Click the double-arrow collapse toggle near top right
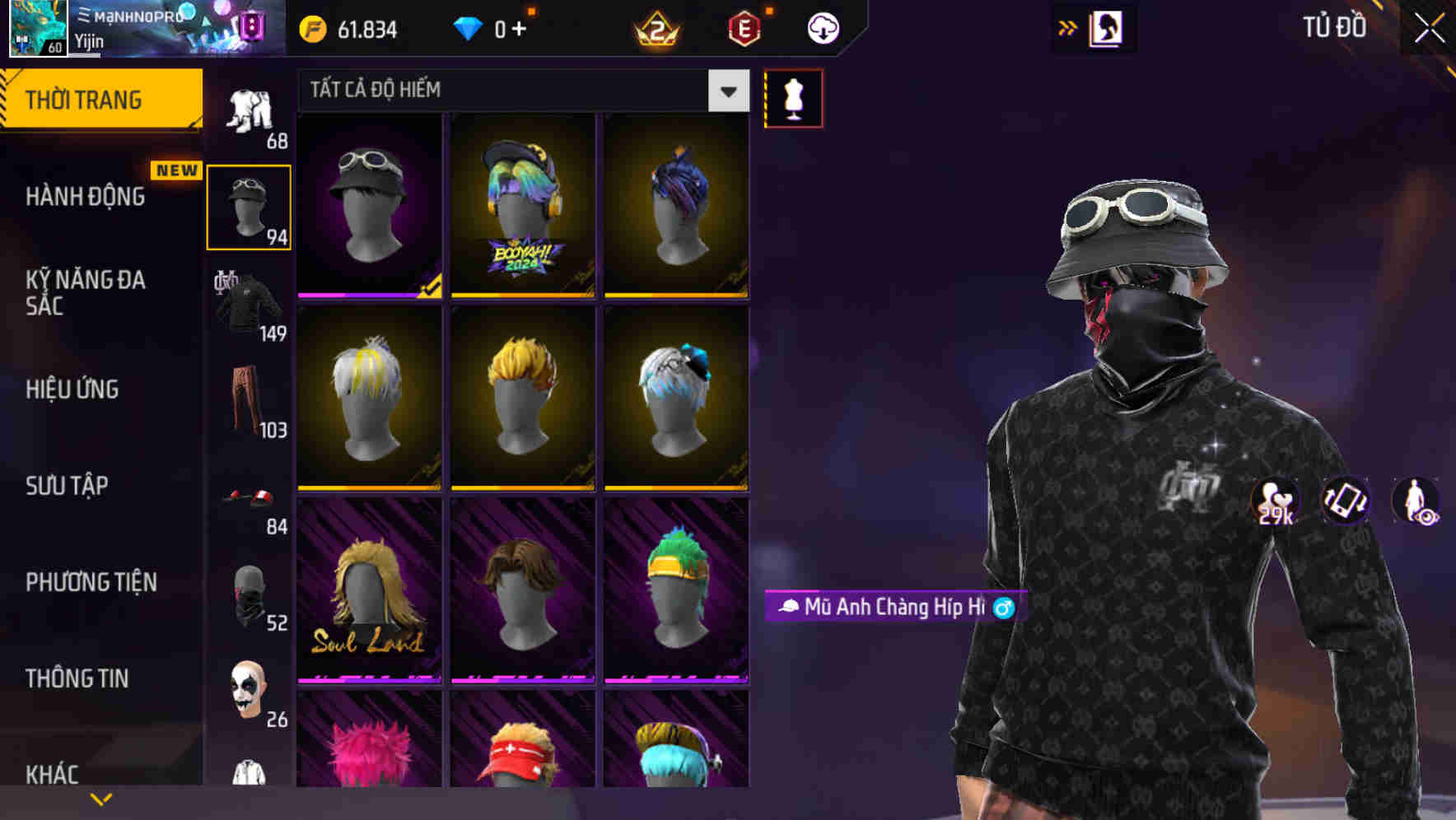Viewport: 1456px width, 820px height. click(1066, 26)
